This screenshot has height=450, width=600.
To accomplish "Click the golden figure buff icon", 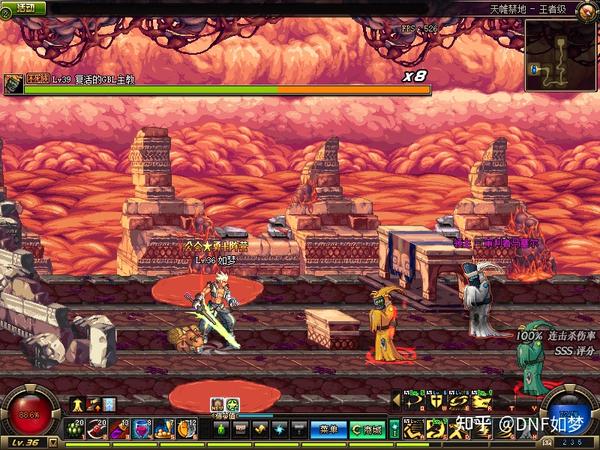I will coord(77,404).
